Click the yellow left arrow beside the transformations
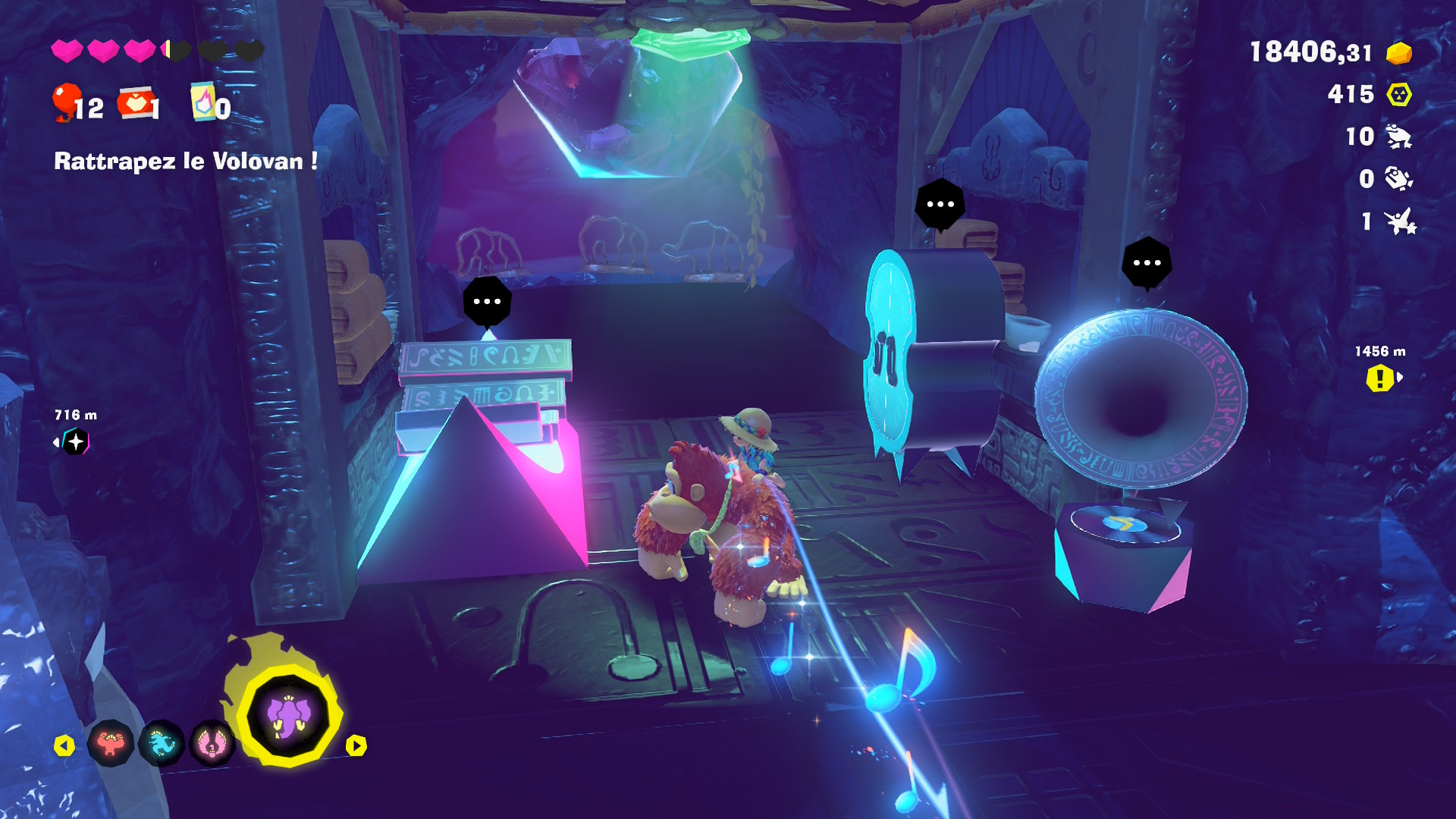 point(64,746)
